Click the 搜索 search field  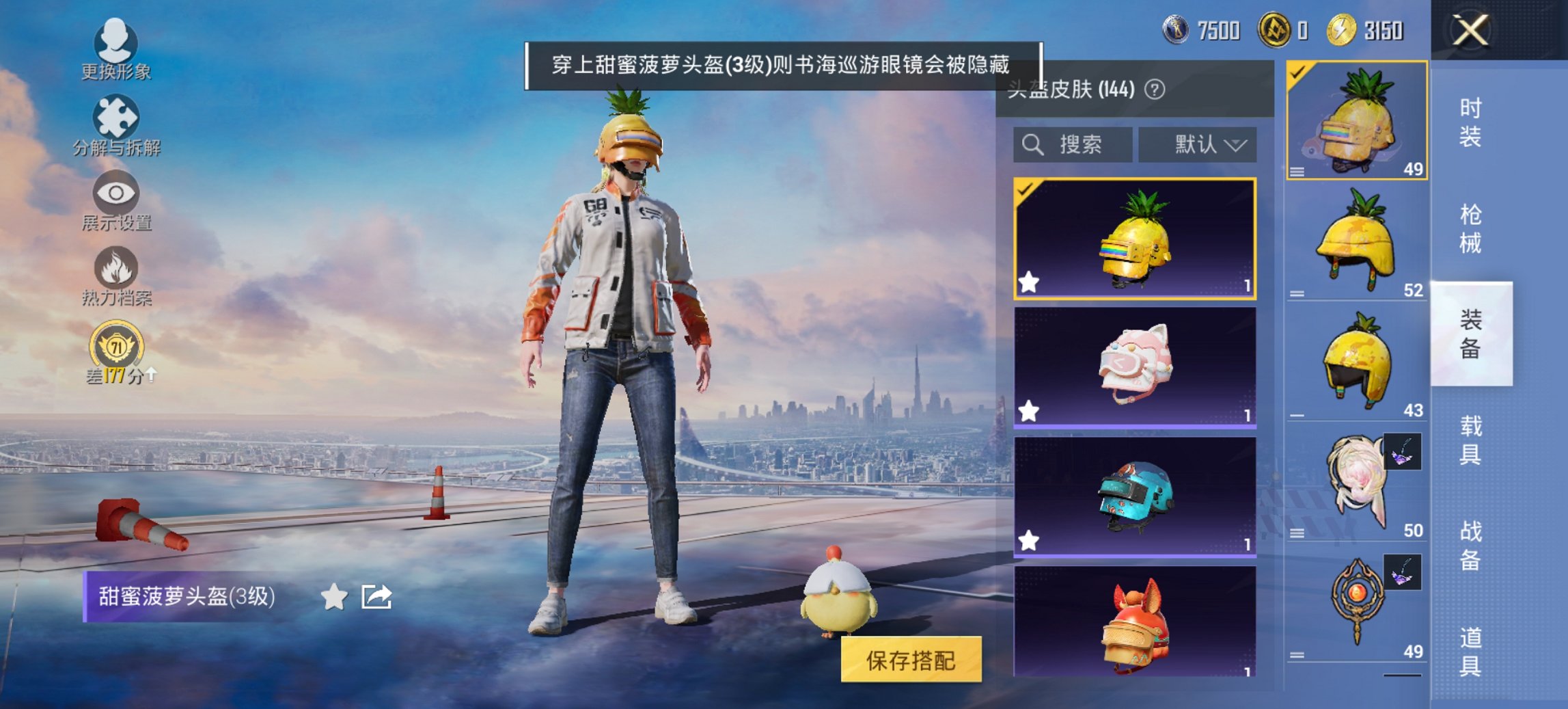pos(1072,144)
